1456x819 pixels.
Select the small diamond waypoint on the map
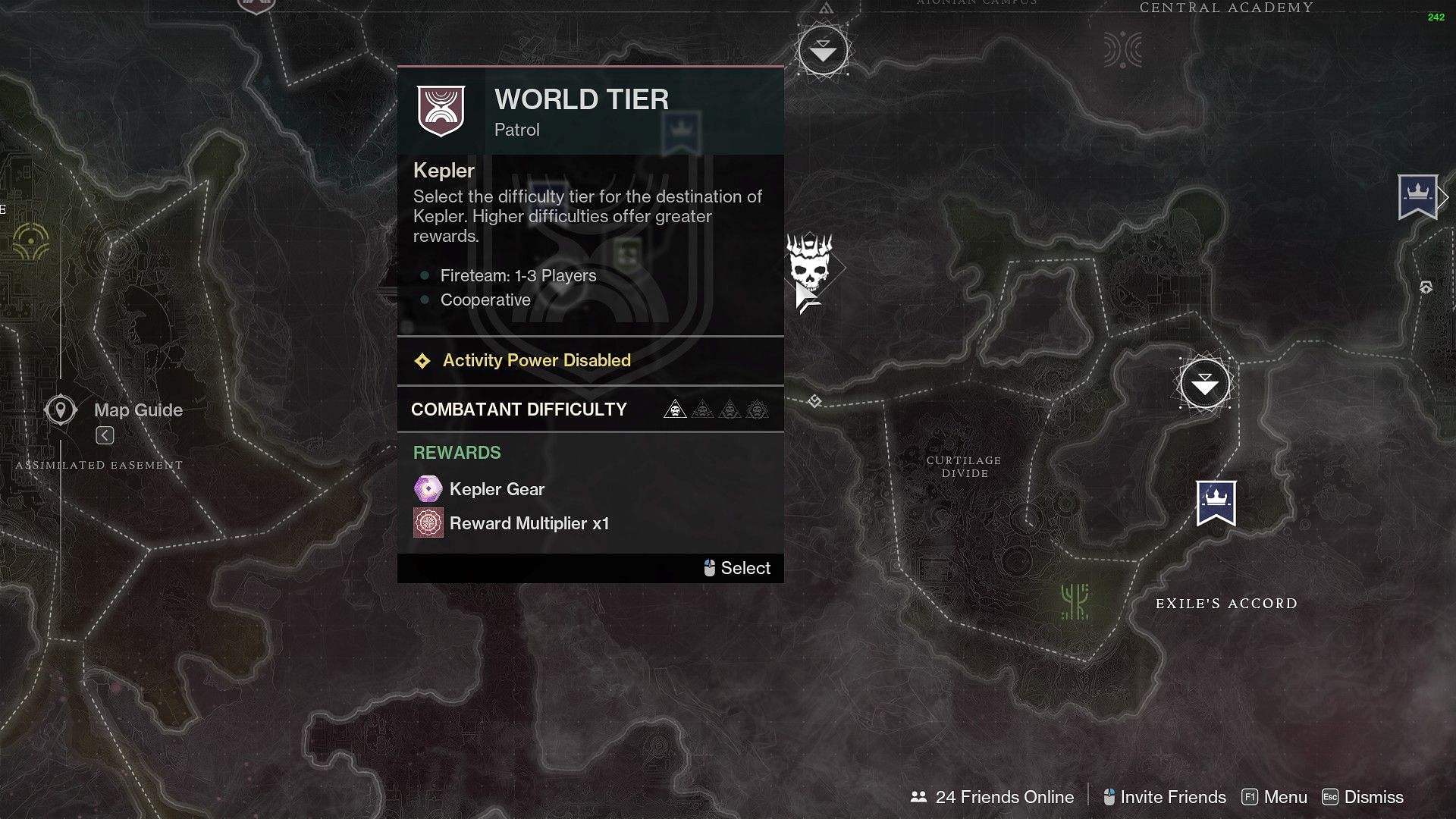click(814, 401)
